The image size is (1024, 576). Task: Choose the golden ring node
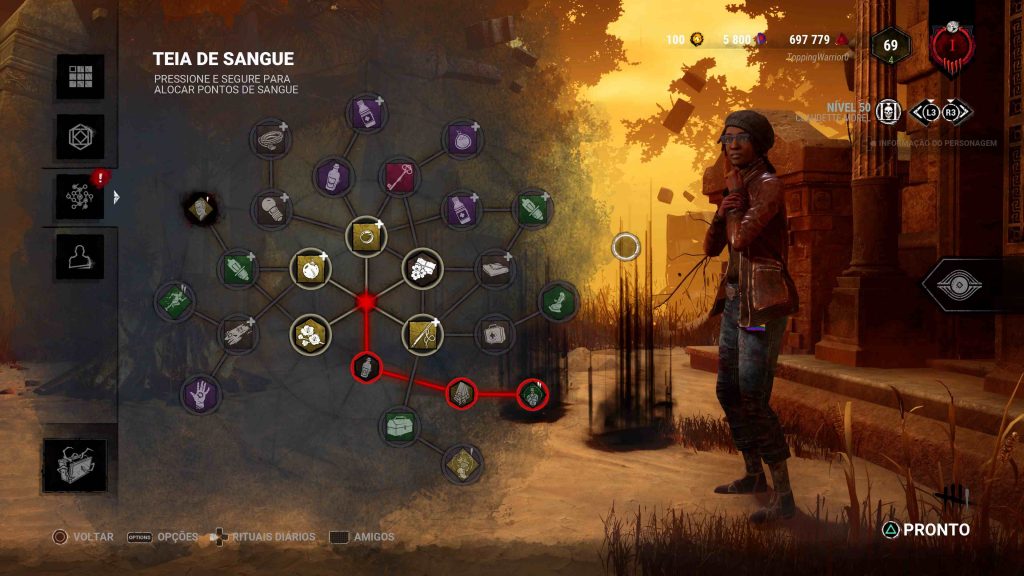(x=366, y=237)
